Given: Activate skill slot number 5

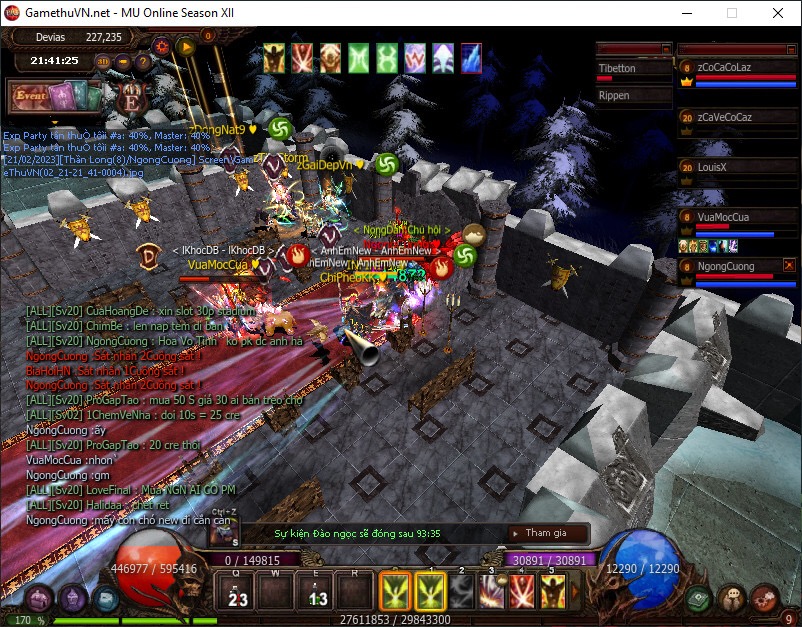Looking at the screenshot, I should [553, 591].
